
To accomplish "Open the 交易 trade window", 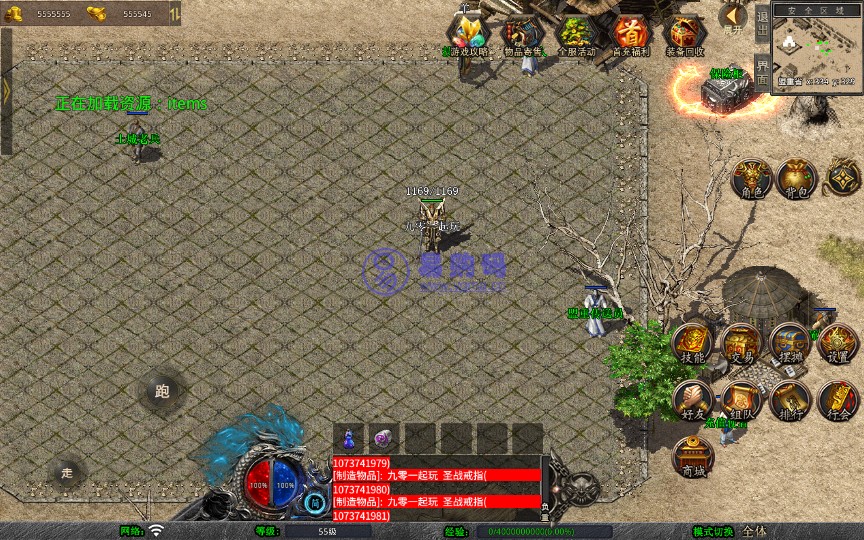I will (741, 344).
